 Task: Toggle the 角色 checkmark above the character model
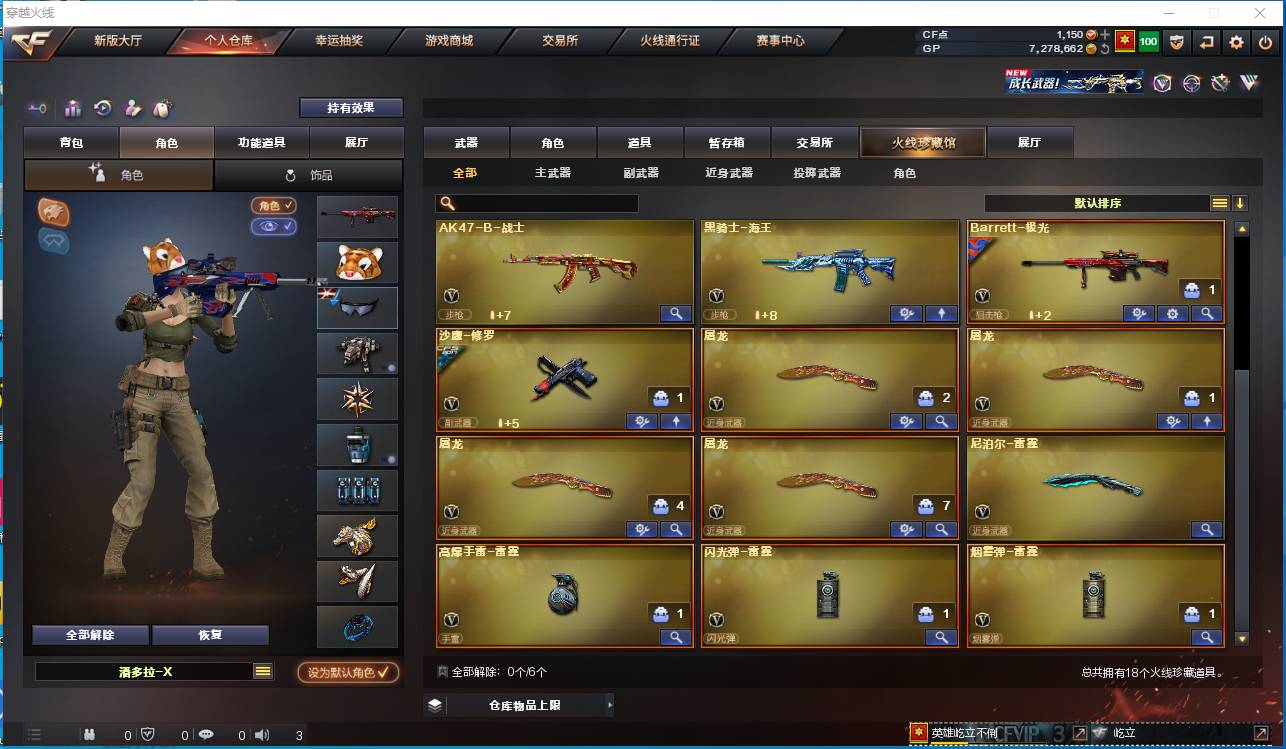click(x=272, y=207)
